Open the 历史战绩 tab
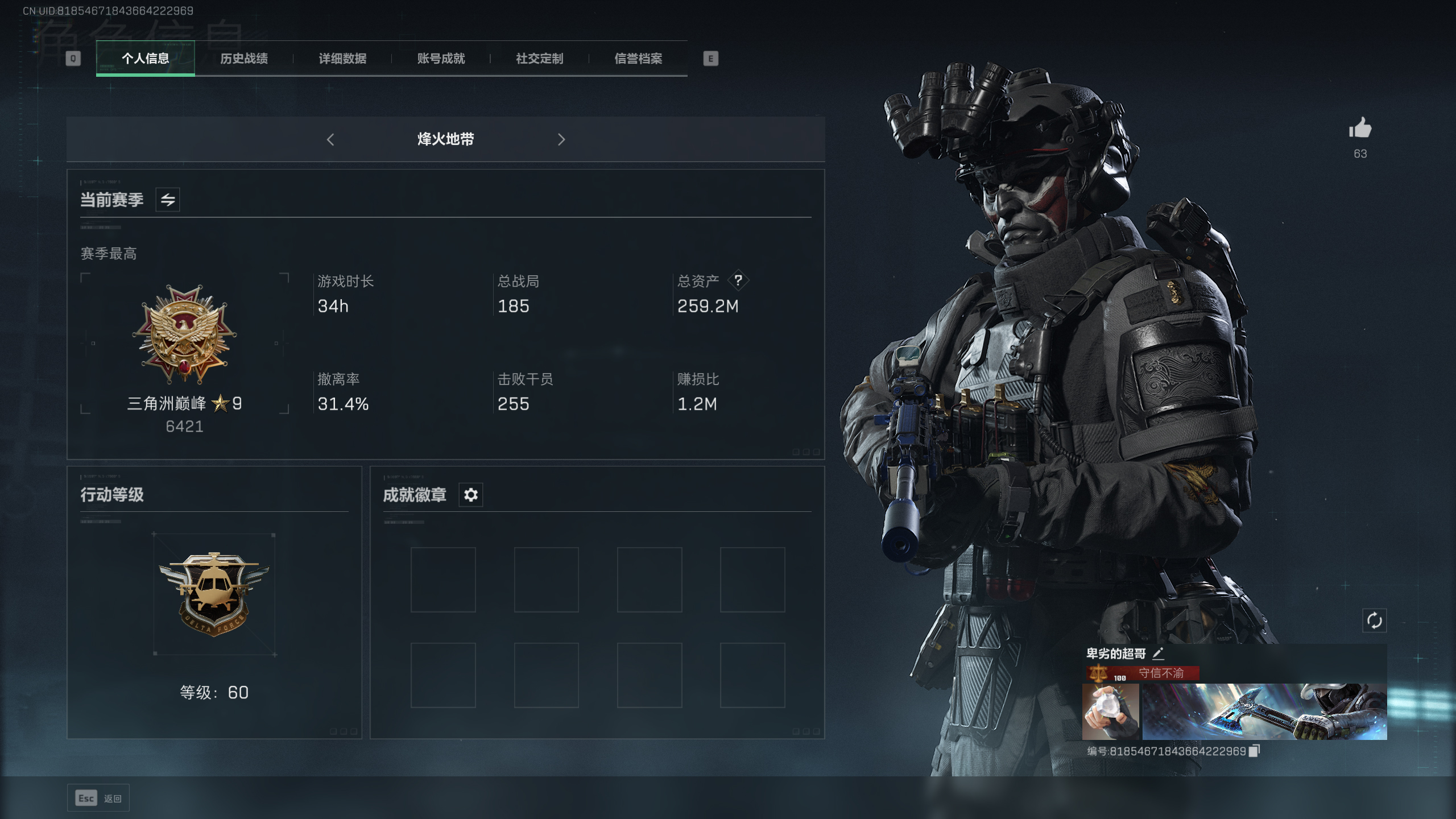 point(243,59)
